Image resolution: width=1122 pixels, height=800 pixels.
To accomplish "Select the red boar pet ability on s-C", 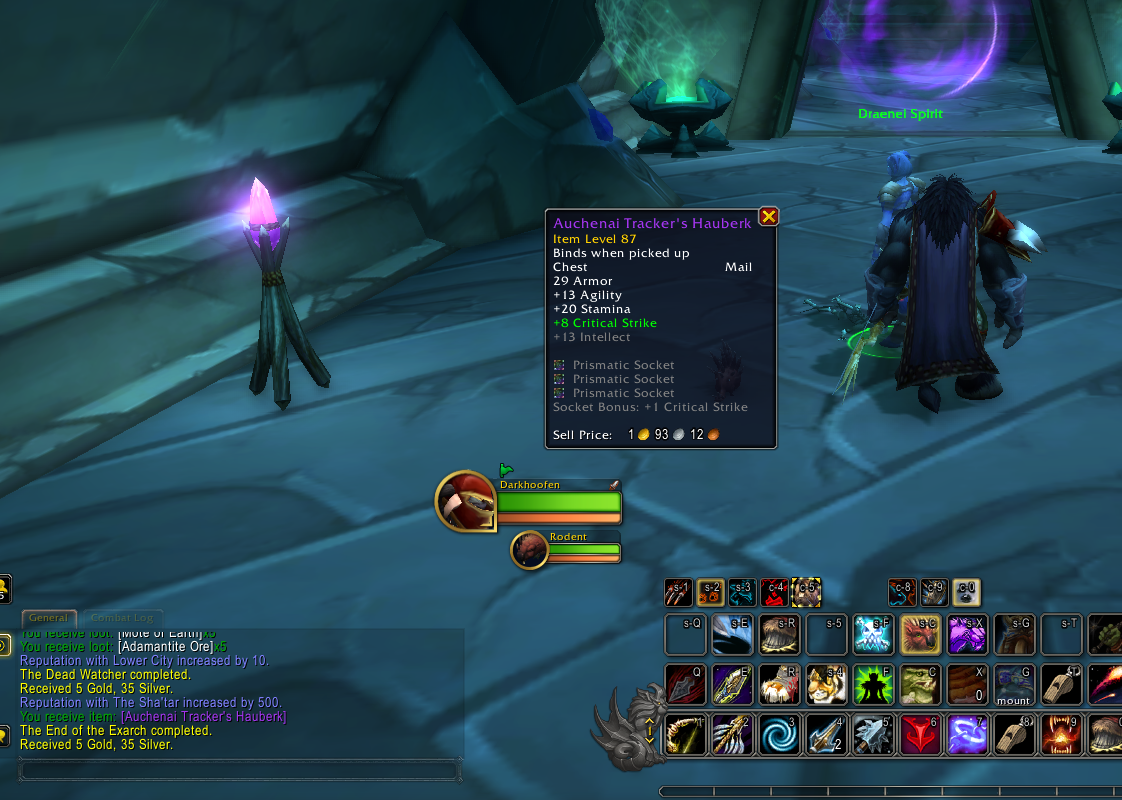I will pyautogui.click(x=920, y=634).
